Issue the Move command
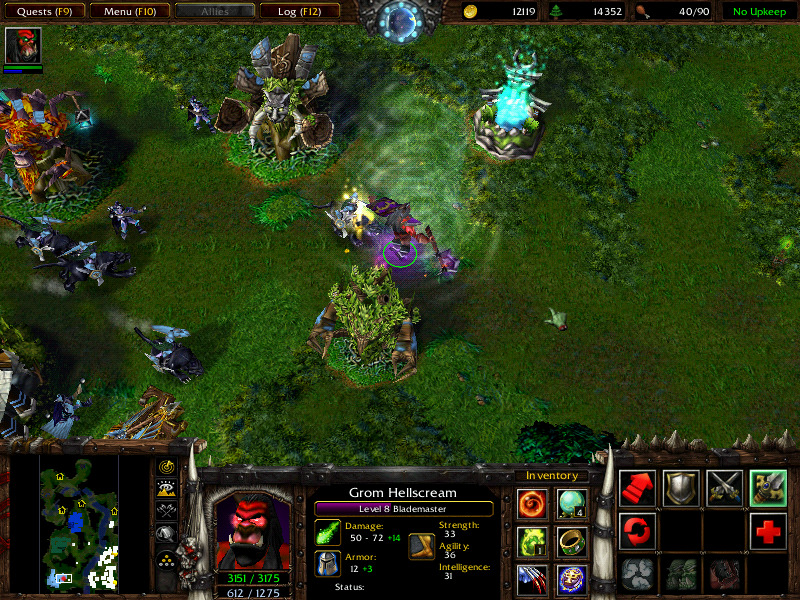Screen dimensions: 800x600 click(637, 489)
